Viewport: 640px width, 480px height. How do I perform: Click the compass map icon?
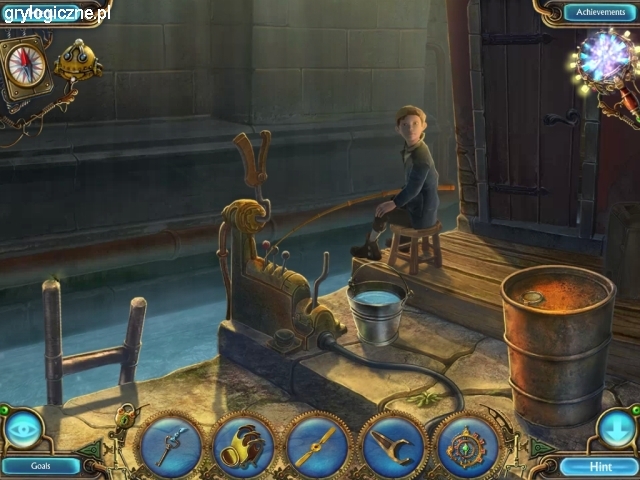coord(27,66)
